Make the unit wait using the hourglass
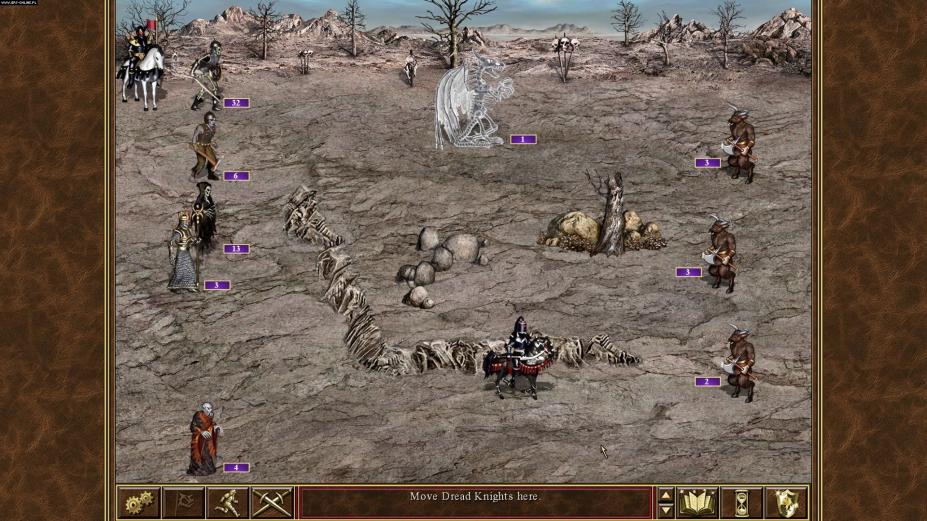 pos(741,502)
